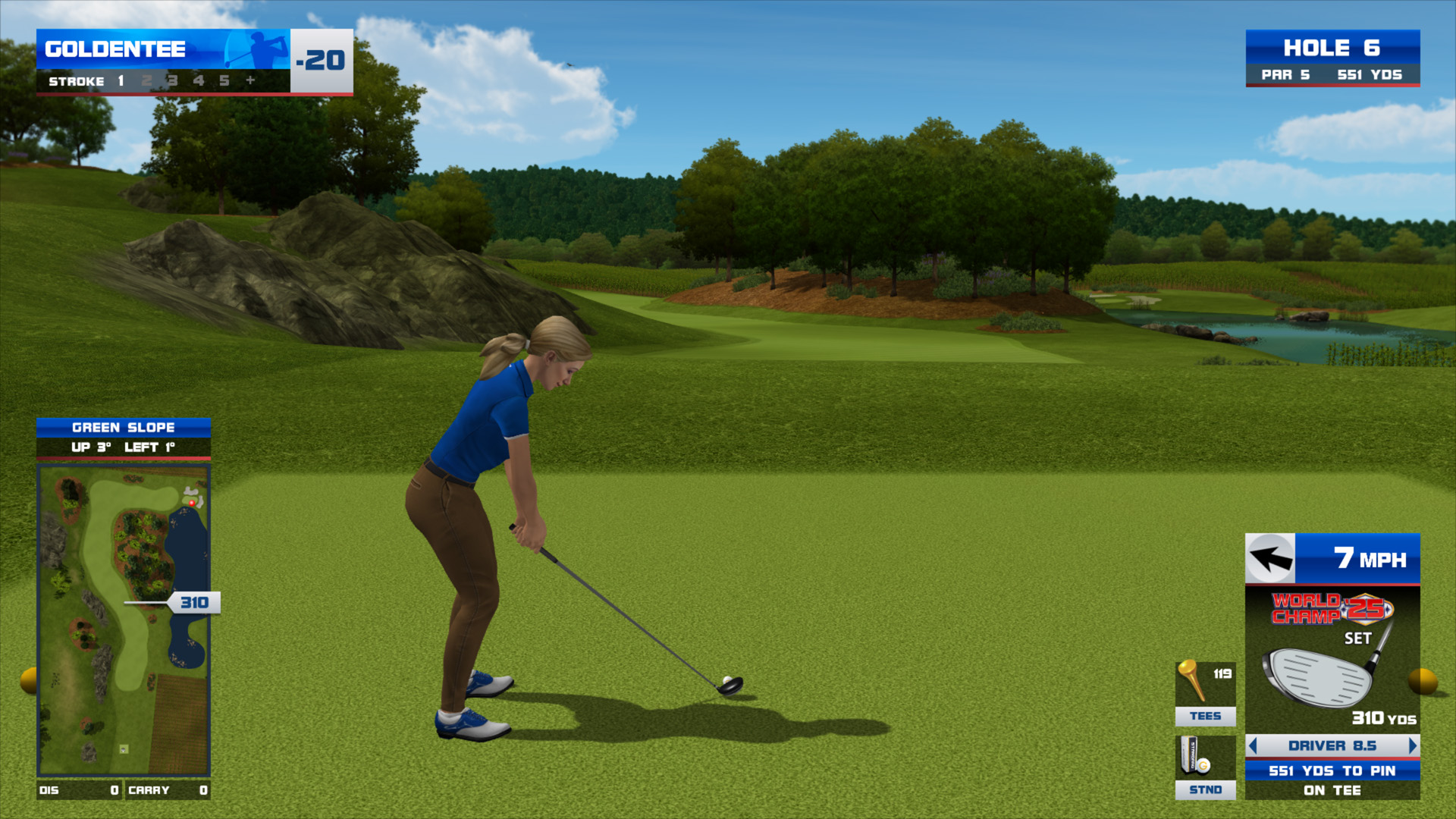Click the hole overview minimap
This screenshot has height=819, width=1456.
[124, 620]
